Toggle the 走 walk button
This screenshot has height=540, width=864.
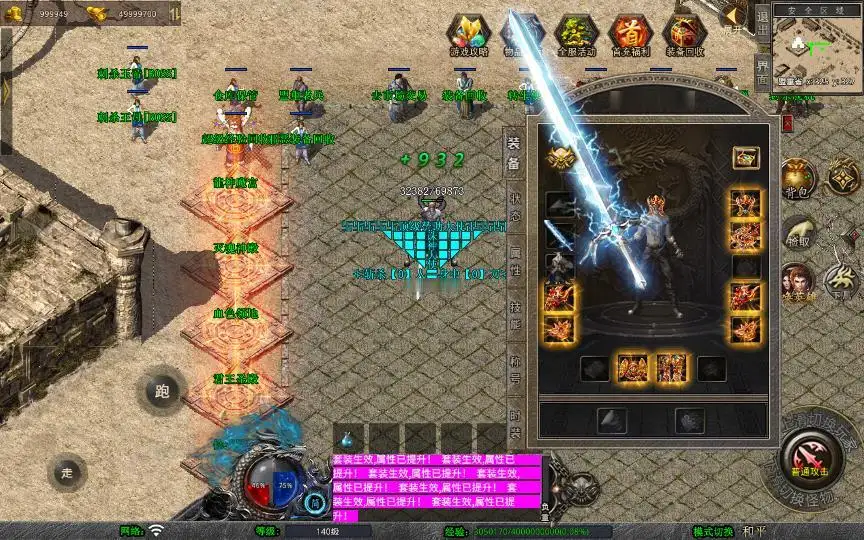tap(67, 471)
